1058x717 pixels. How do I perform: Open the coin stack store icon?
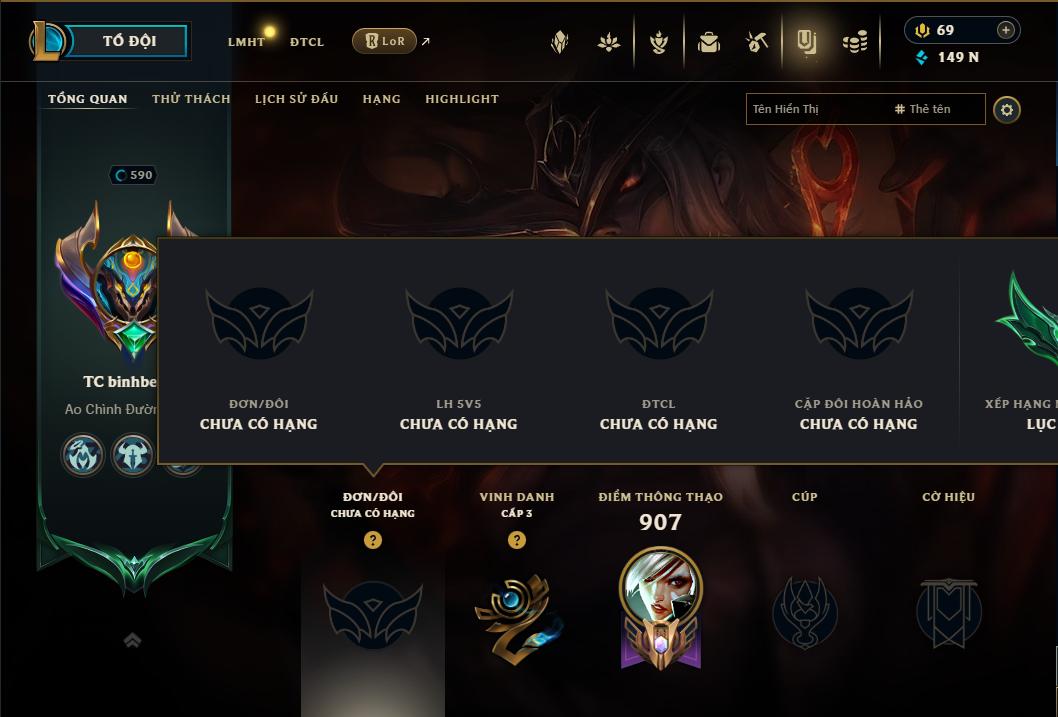coord(854,42)
